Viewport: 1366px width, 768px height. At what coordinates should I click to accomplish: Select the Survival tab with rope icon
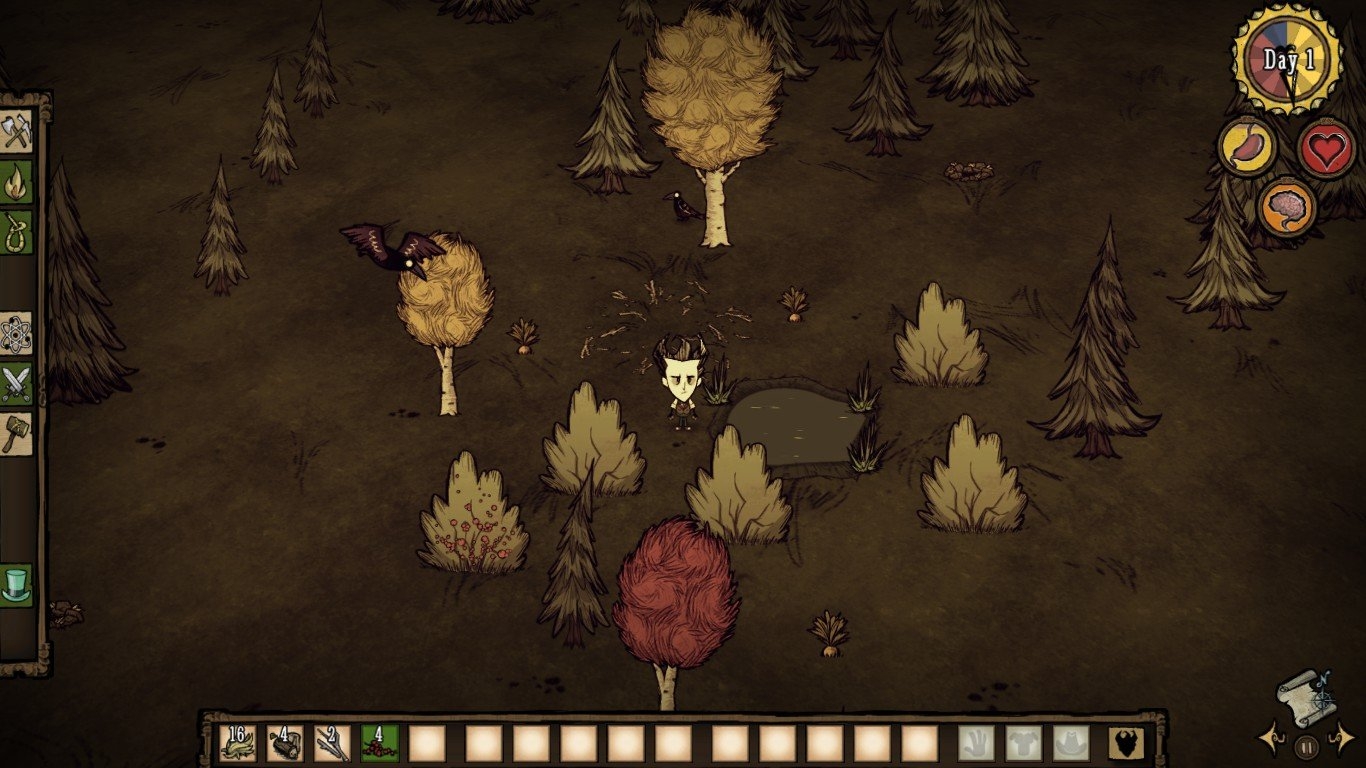pyautogui.click(x=17, y=232)
